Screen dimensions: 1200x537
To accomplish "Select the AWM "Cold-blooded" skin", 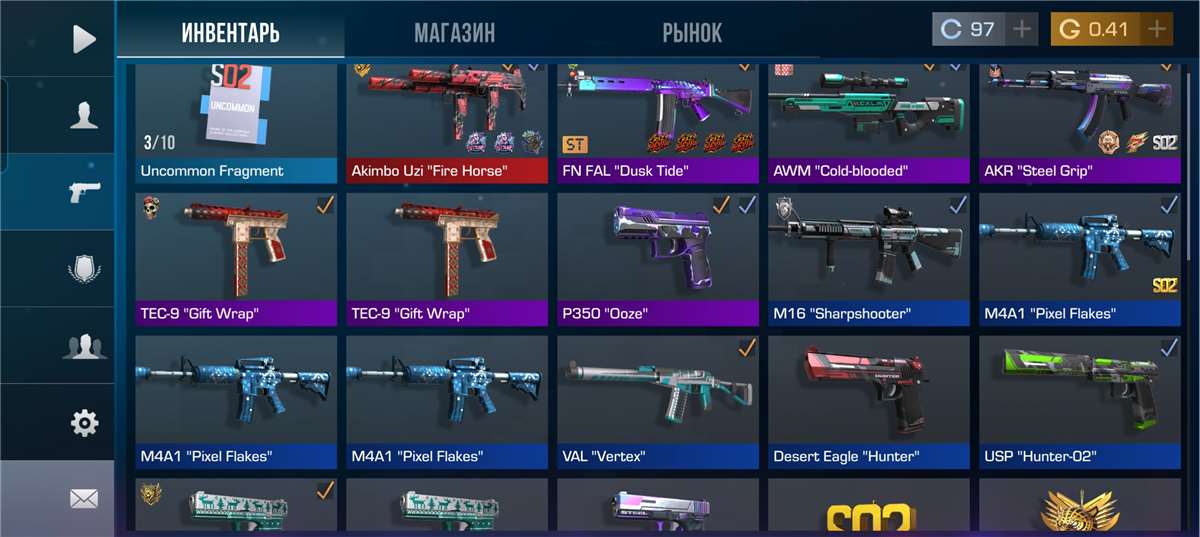I will [868, 122].
